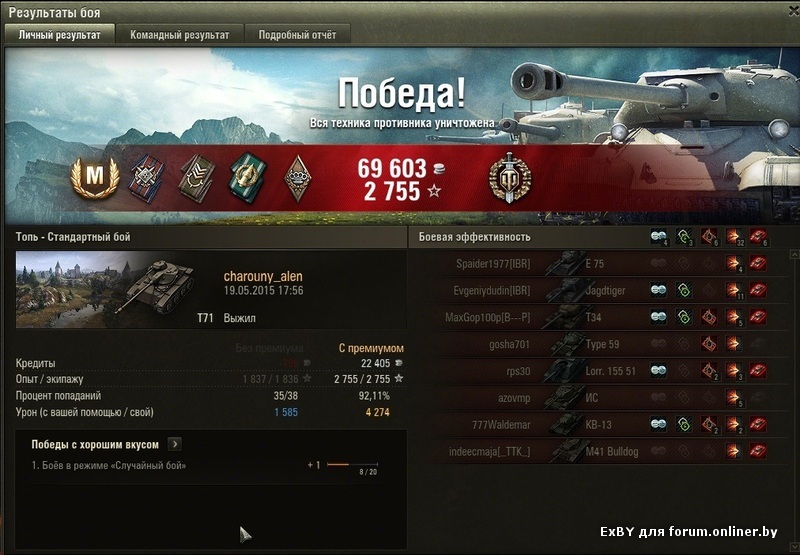Image resolution: width=800 pixels, height=555 pixels.
Task: Click the T71 tank map thumbnail
Action: pos(108,290)
